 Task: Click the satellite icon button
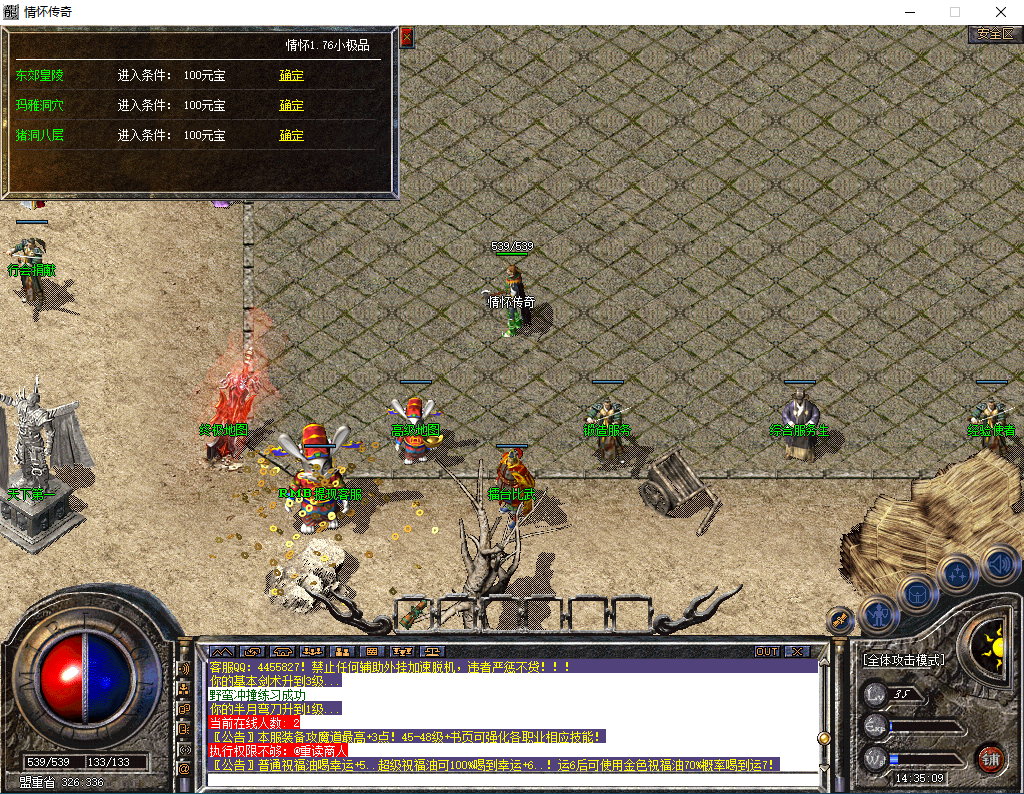[x=840, y=619]
